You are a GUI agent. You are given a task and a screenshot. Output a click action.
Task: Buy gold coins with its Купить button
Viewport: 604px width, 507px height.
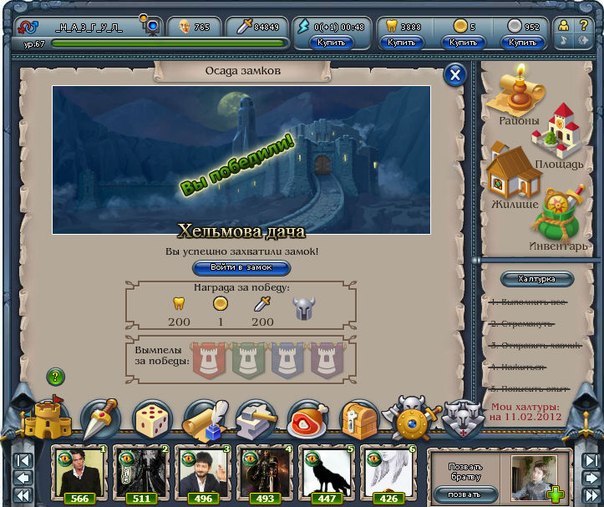tap(463, 43)
